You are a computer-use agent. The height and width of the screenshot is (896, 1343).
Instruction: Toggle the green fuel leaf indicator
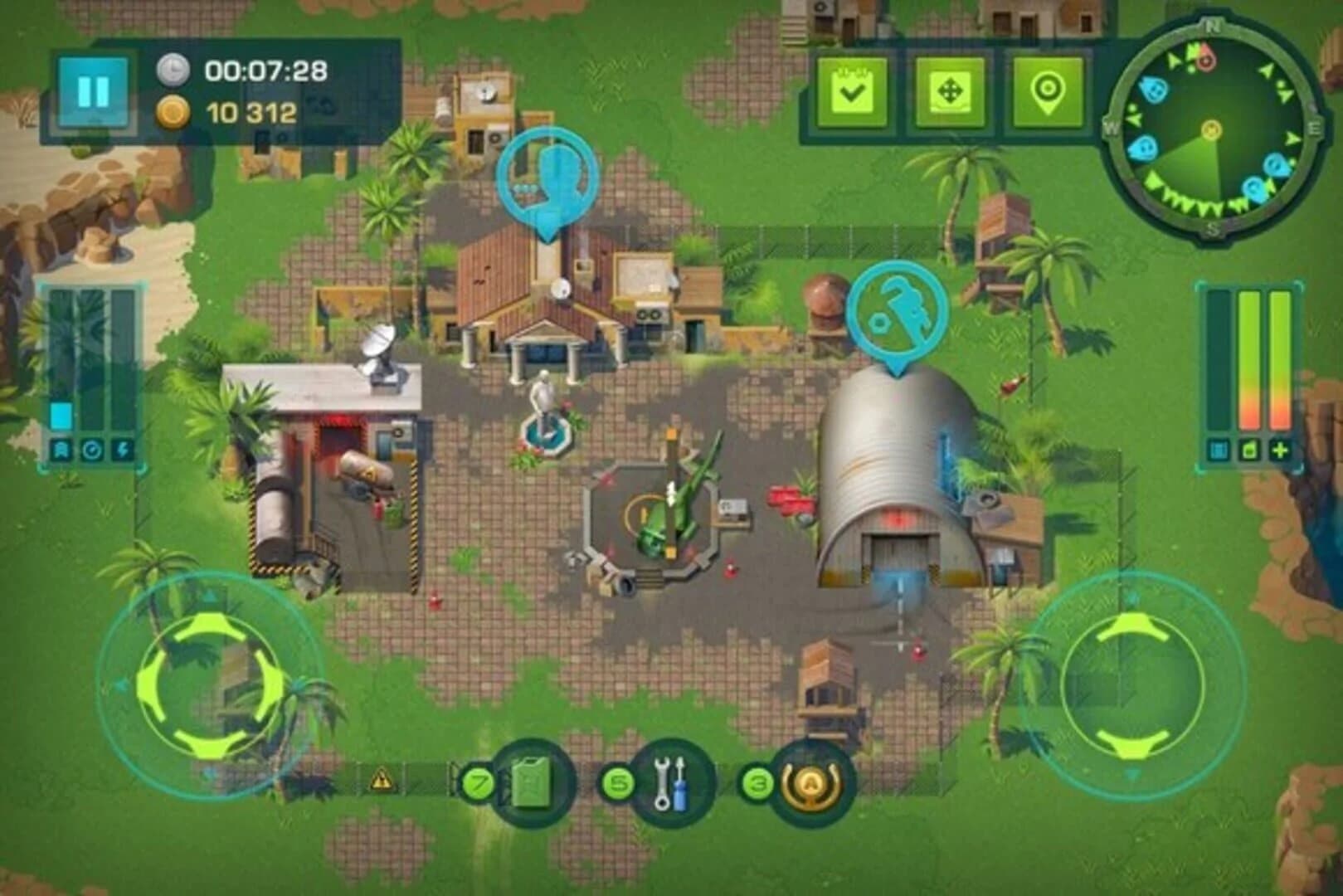coord(1250,450)
